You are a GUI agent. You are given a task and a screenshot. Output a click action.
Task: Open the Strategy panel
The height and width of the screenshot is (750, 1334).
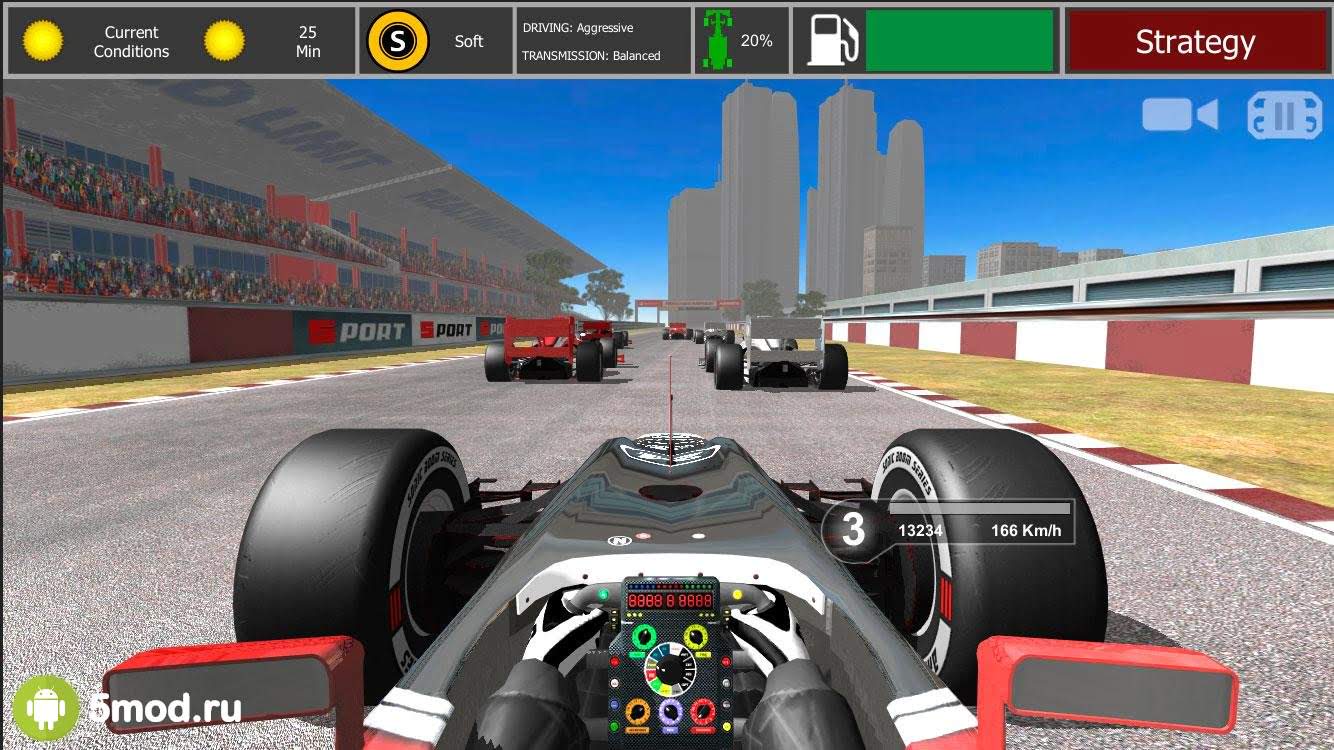click(x=1194, y=42)
